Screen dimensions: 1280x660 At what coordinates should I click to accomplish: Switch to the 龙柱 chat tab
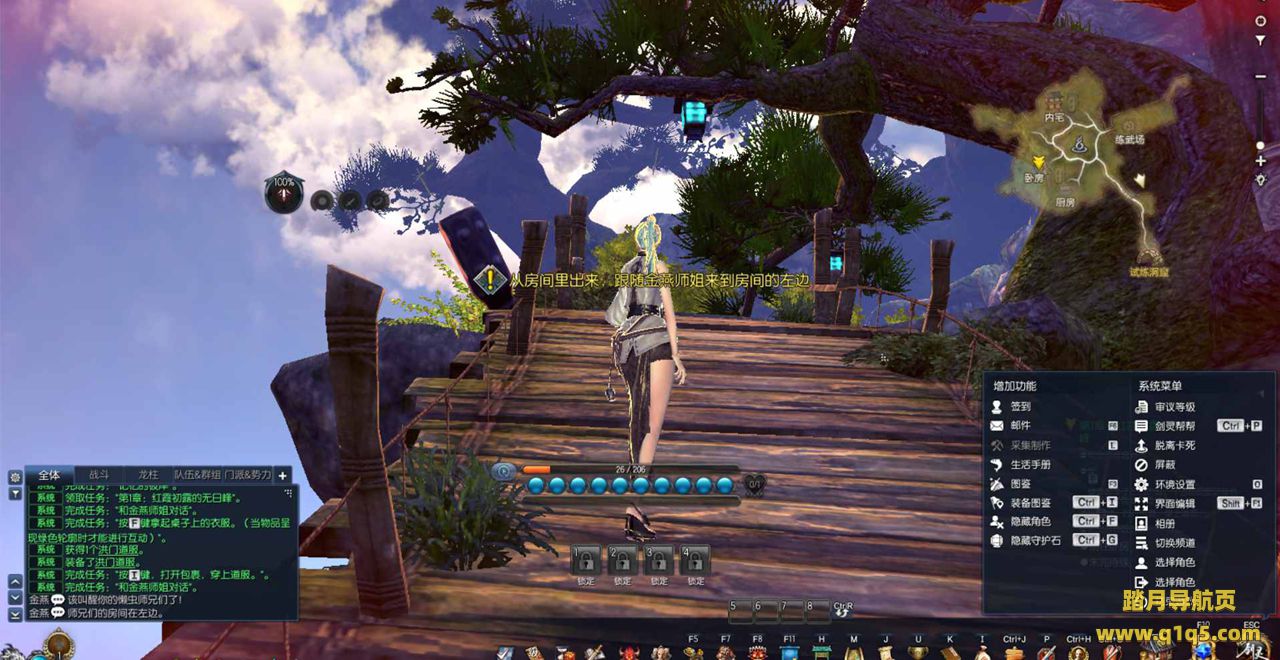148,476
